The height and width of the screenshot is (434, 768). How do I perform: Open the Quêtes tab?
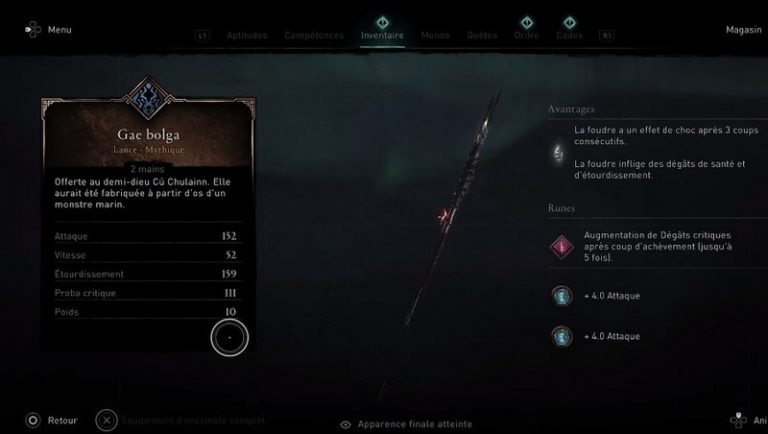pyautogui.click(x=482, y=35)
